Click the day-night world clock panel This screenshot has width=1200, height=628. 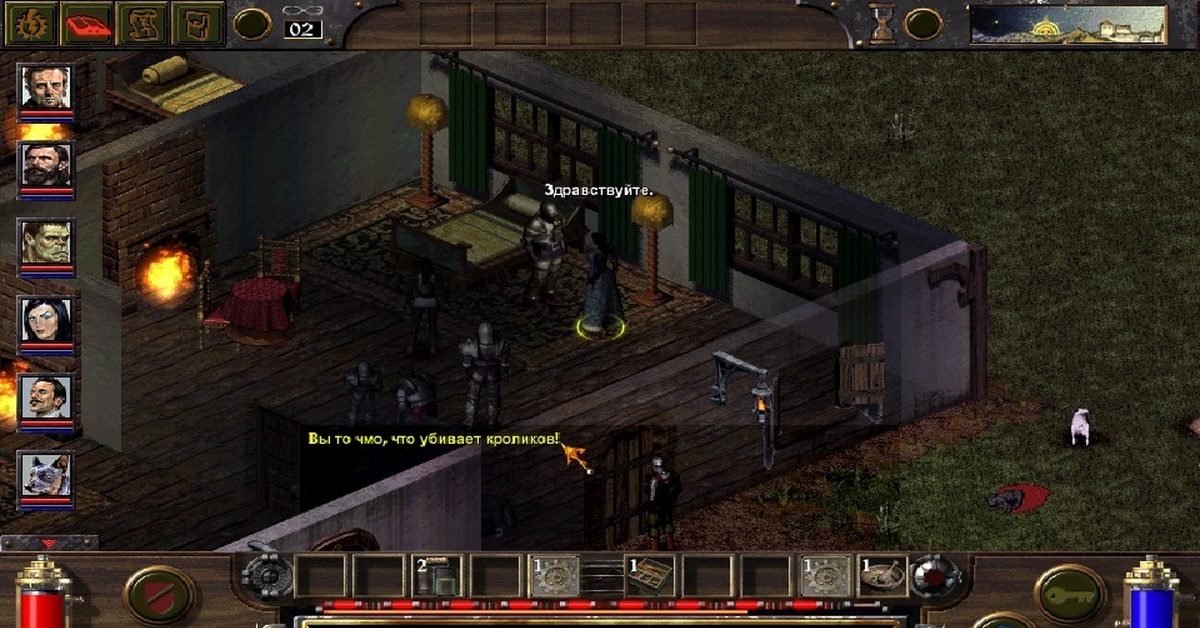[x=1068, y=24]
